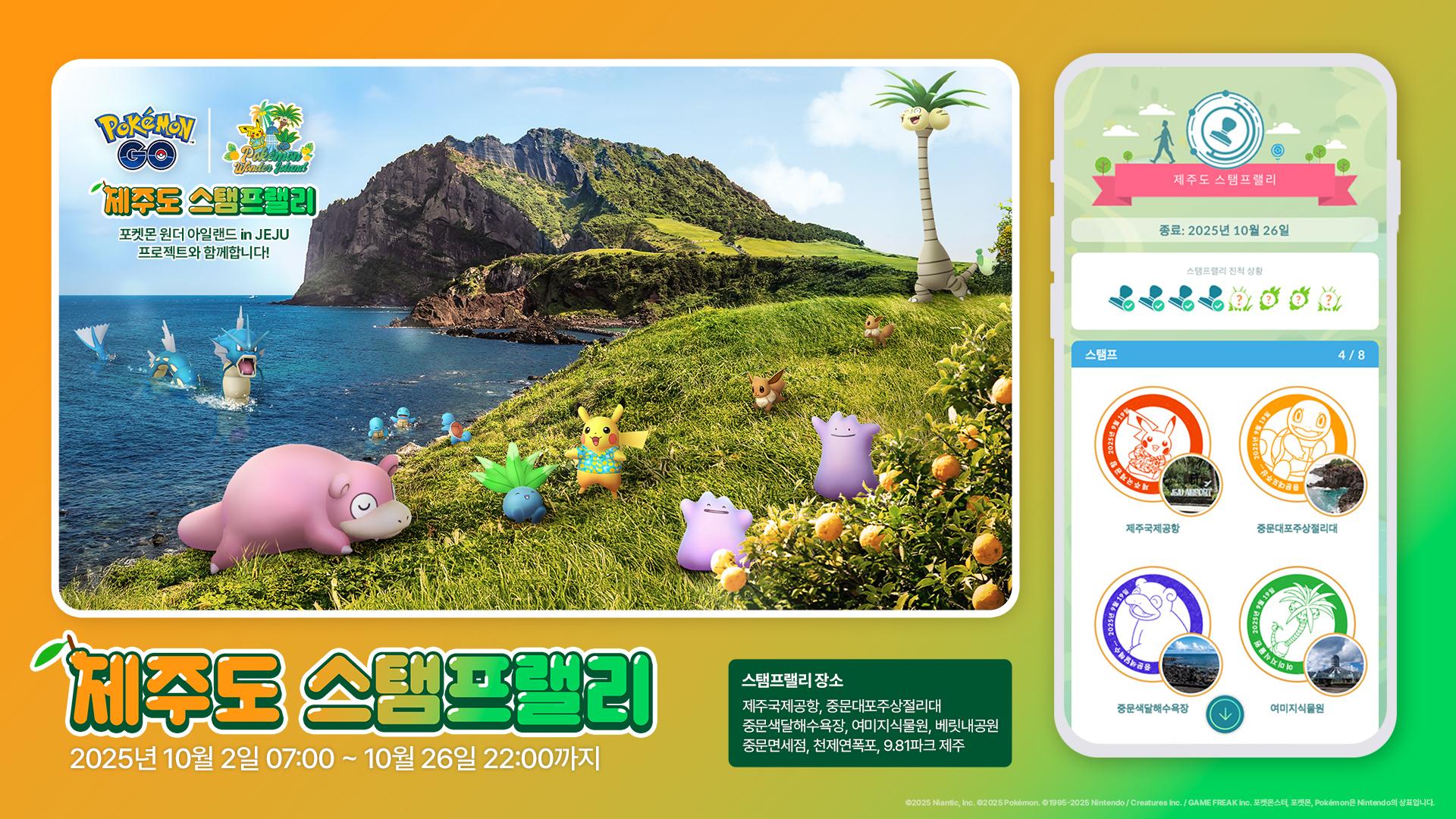
Task: Expand the last hidden stamp slot
Action: [x=1328, y=298]
